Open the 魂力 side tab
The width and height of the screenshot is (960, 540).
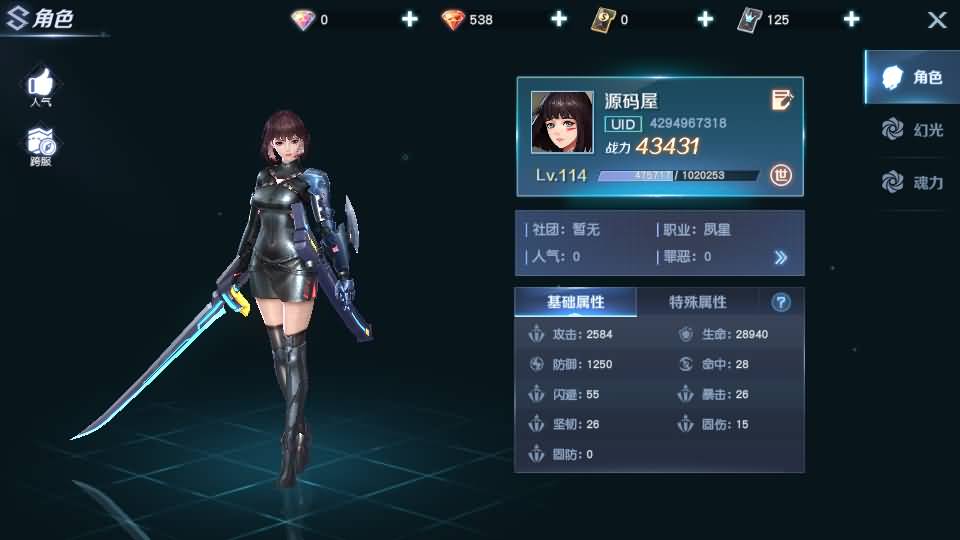[x=912, y=182]
